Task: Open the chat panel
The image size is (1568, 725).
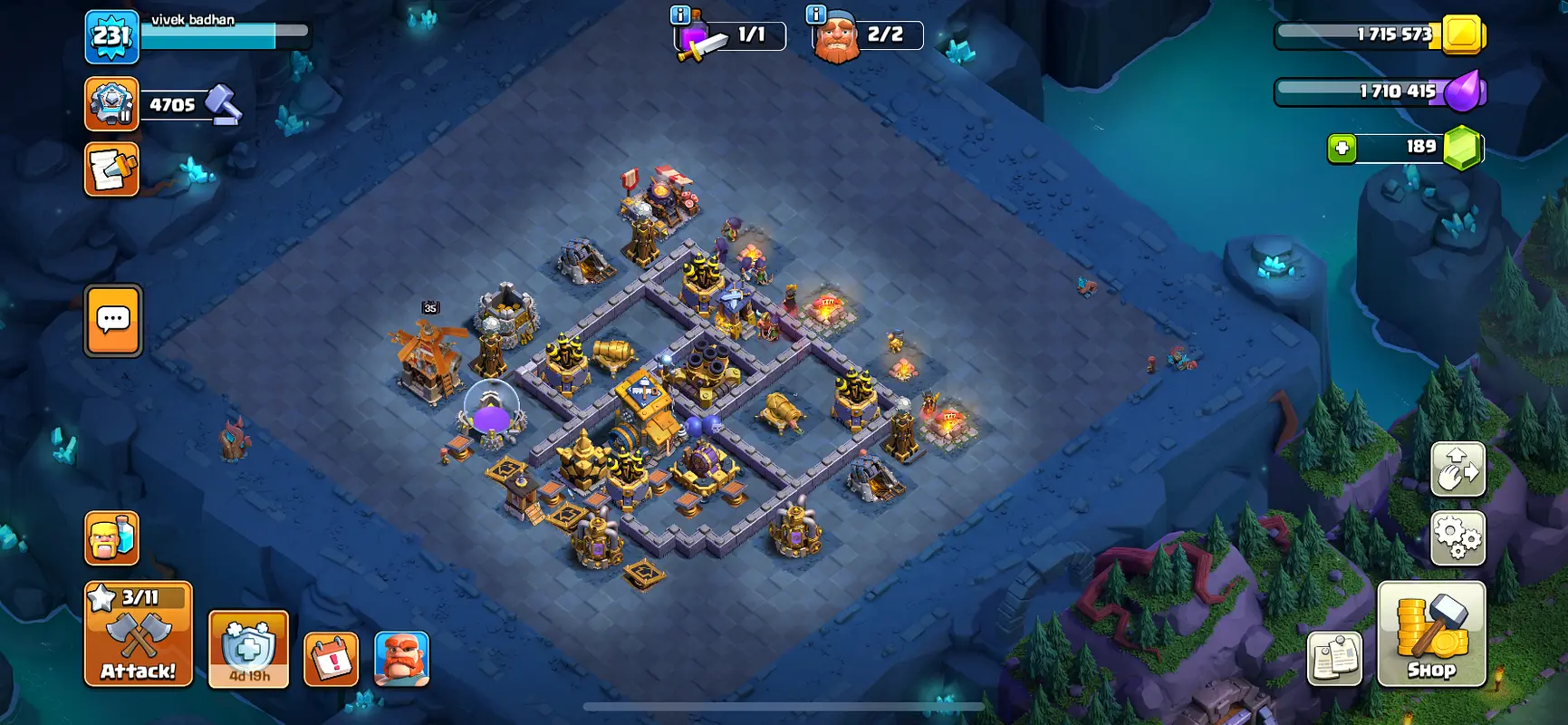Action: pos(113,321)
